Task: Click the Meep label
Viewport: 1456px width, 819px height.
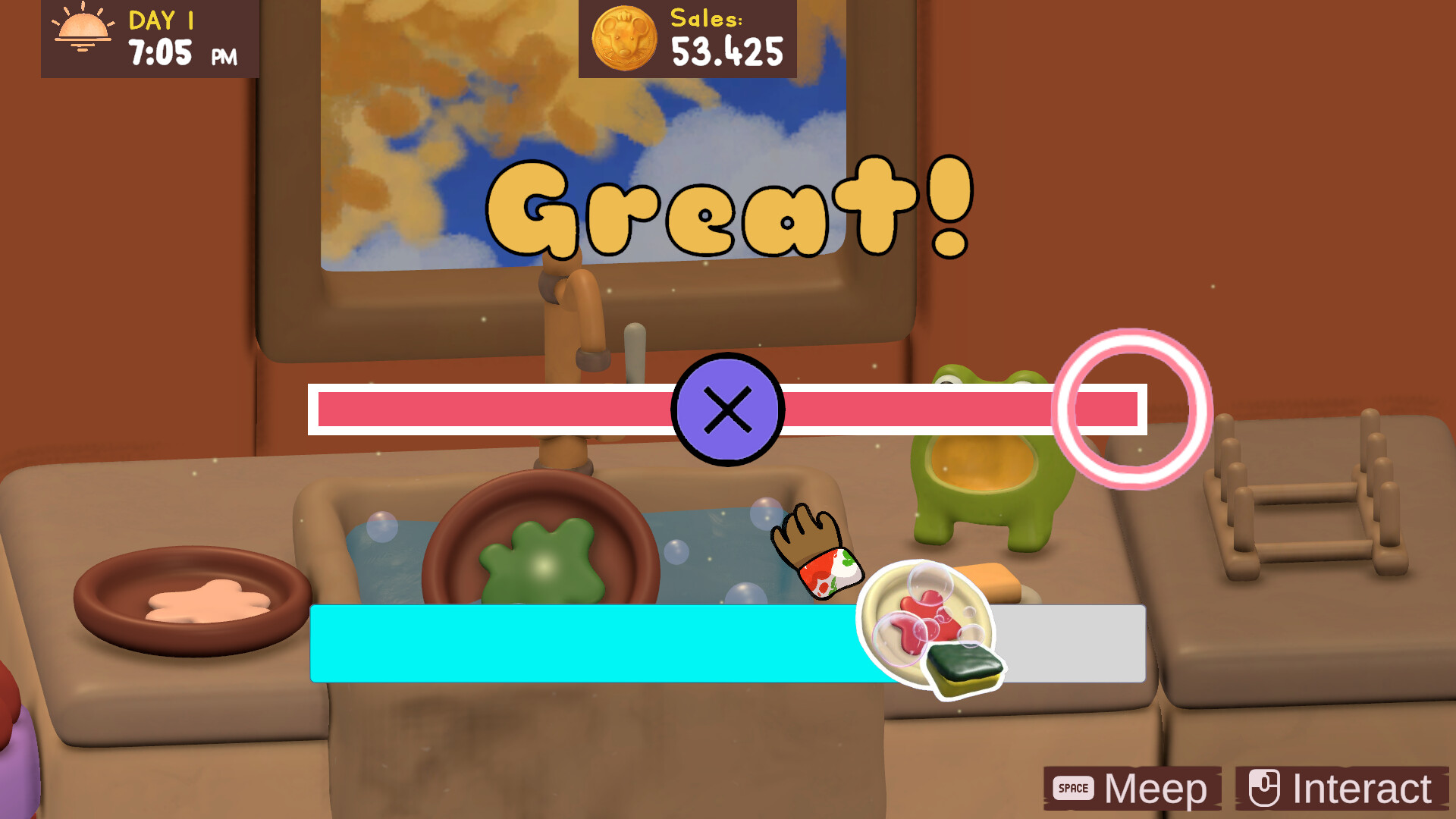Action: click(1156, 788)
